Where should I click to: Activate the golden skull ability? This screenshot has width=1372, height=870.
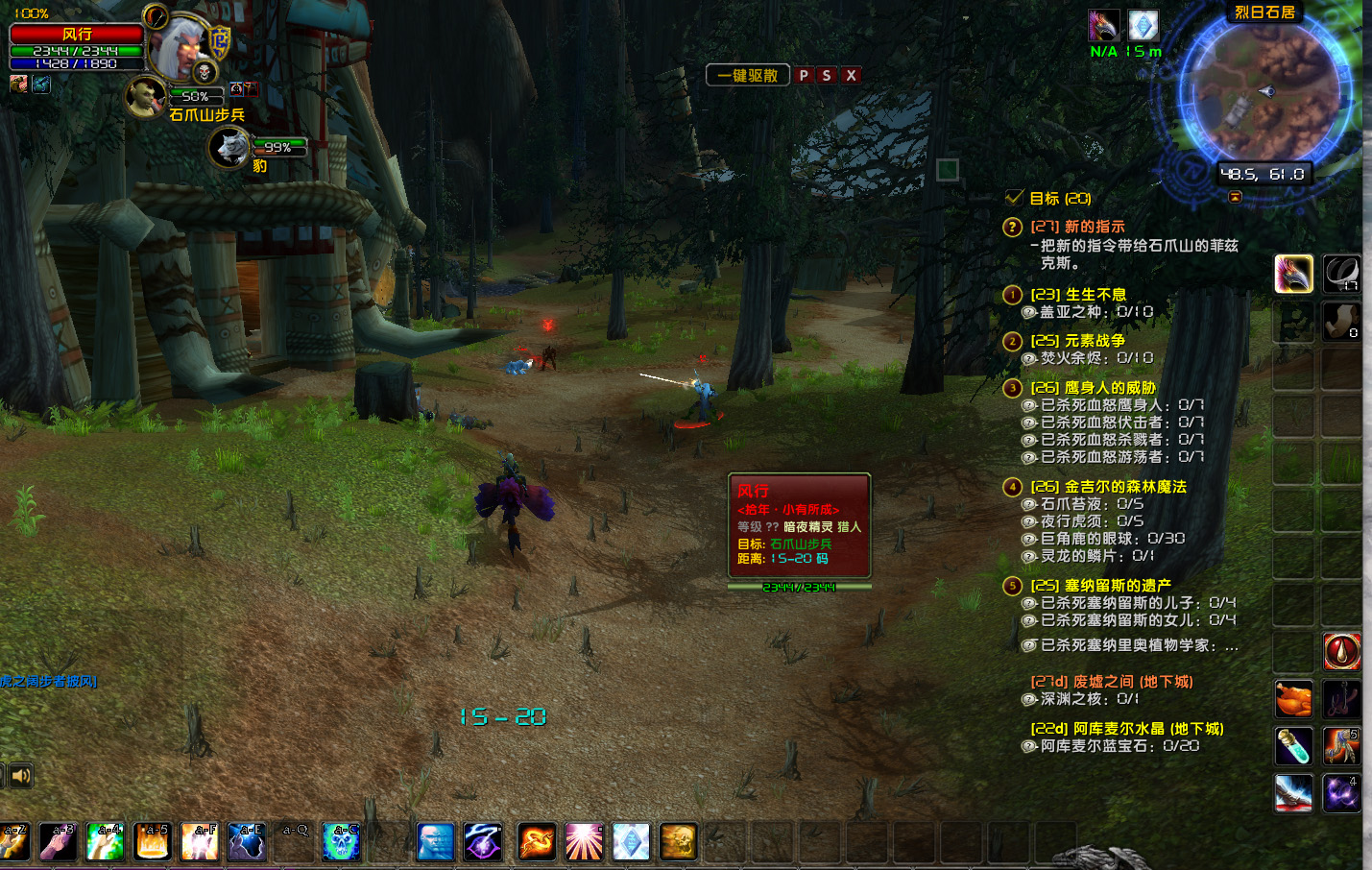(678, 842)
